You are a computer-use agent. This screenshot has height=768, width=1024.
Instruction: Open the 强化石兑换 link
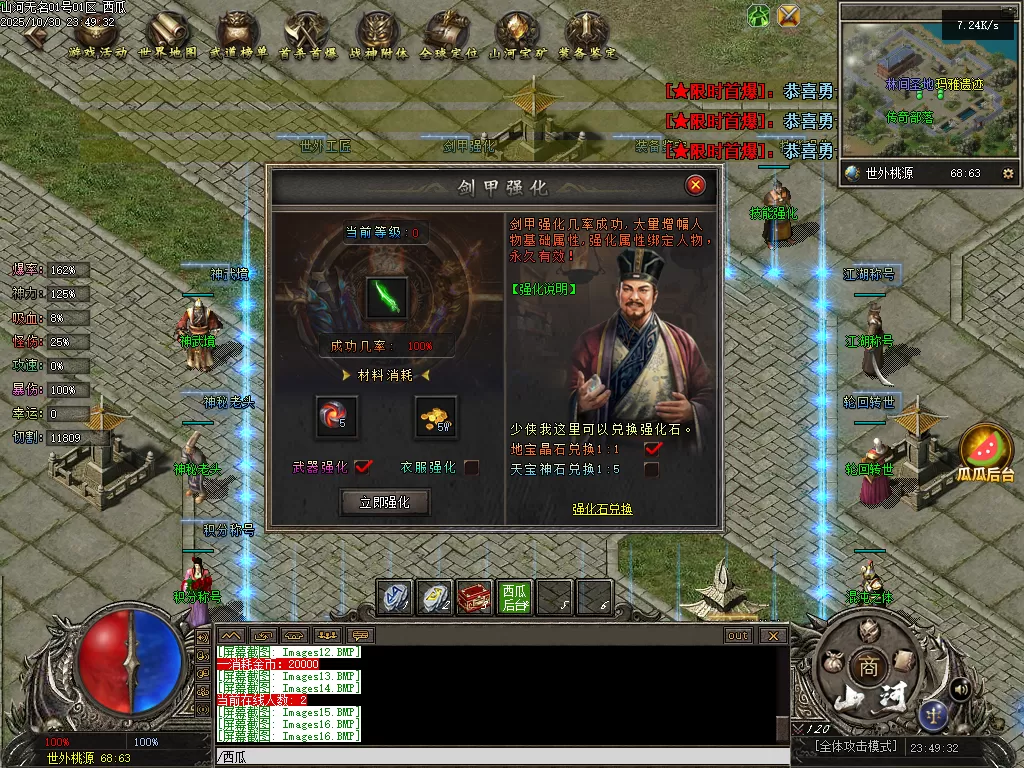[x=602, y=509]
